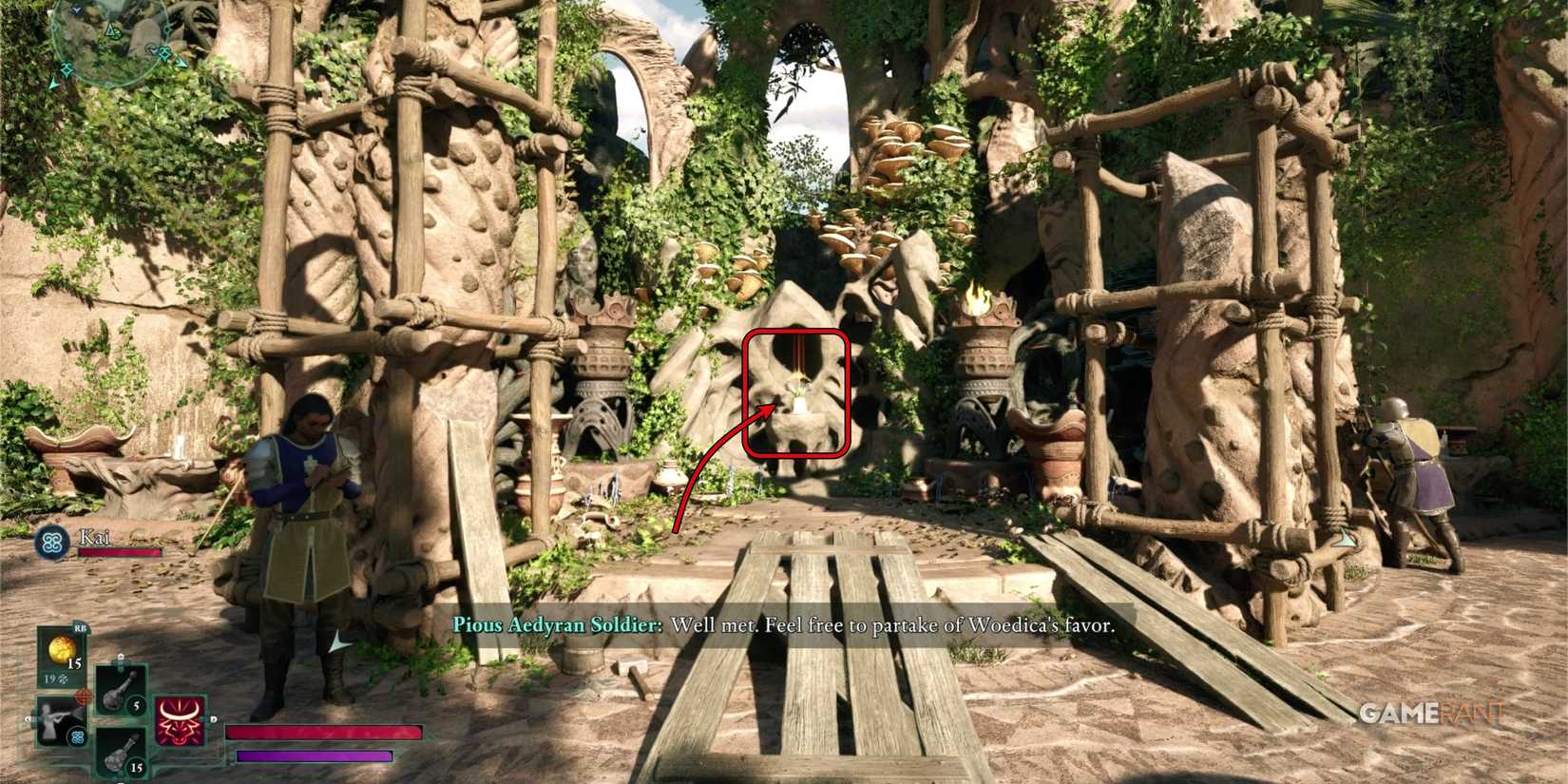Click the right arrow beside the fury ability
Image resolution: width=1568 pixels, height=784 pixels.
pos(213,717)
